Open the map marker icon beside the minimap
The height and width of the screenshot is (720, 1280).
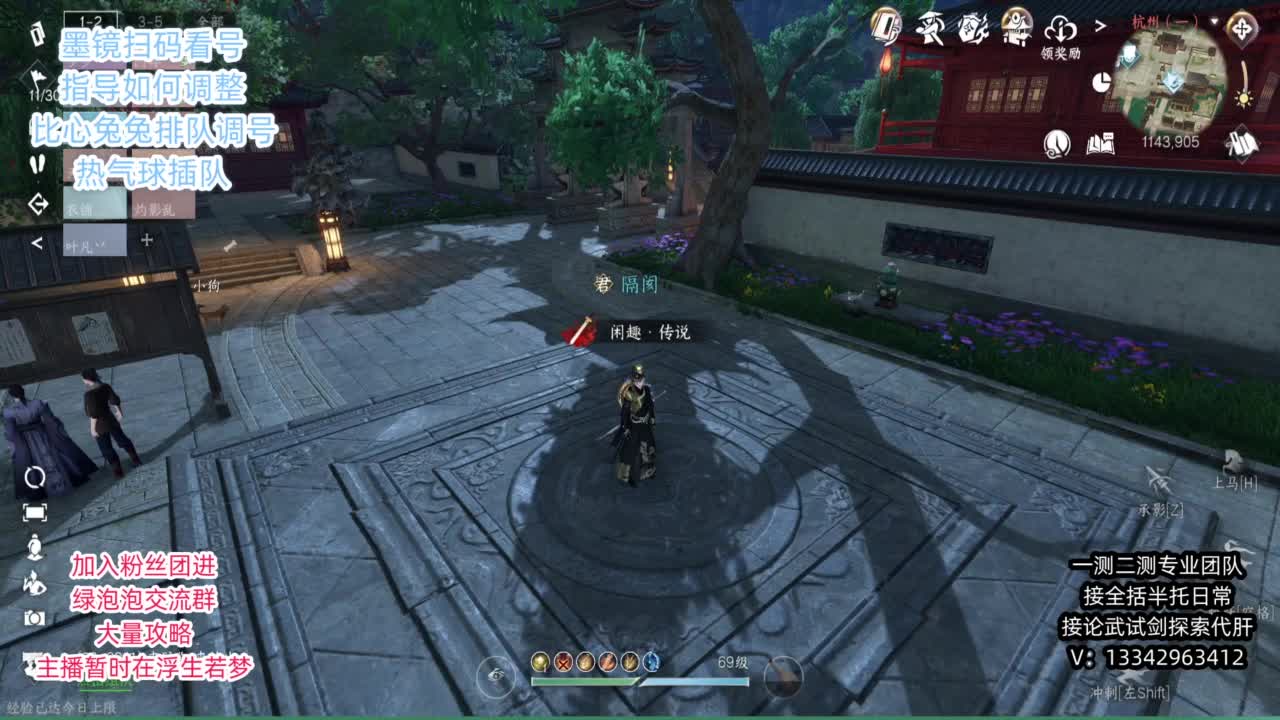(1240, 28)
